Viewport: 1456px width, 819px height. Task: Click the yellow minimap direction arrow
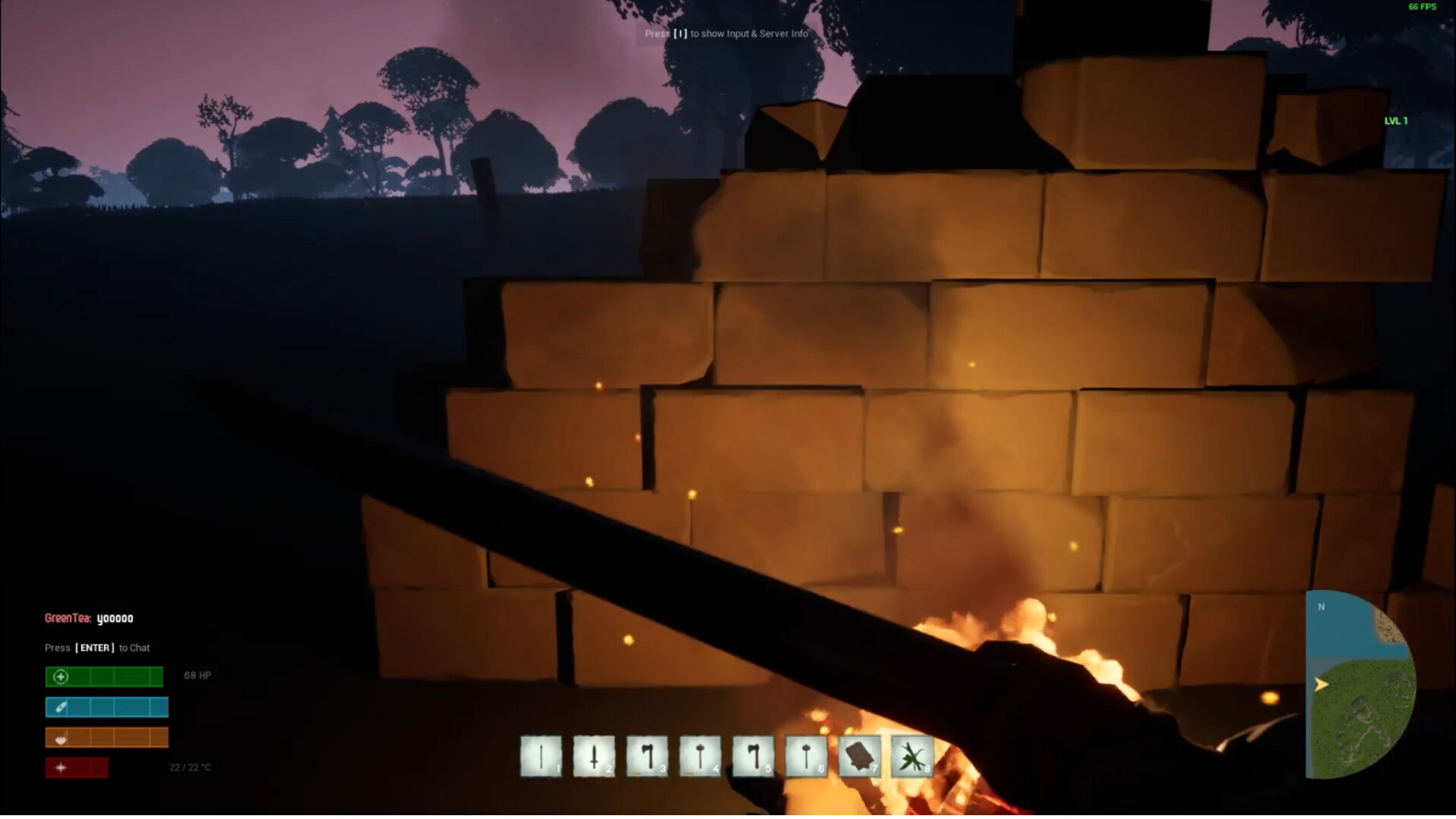coord(1323,684)
